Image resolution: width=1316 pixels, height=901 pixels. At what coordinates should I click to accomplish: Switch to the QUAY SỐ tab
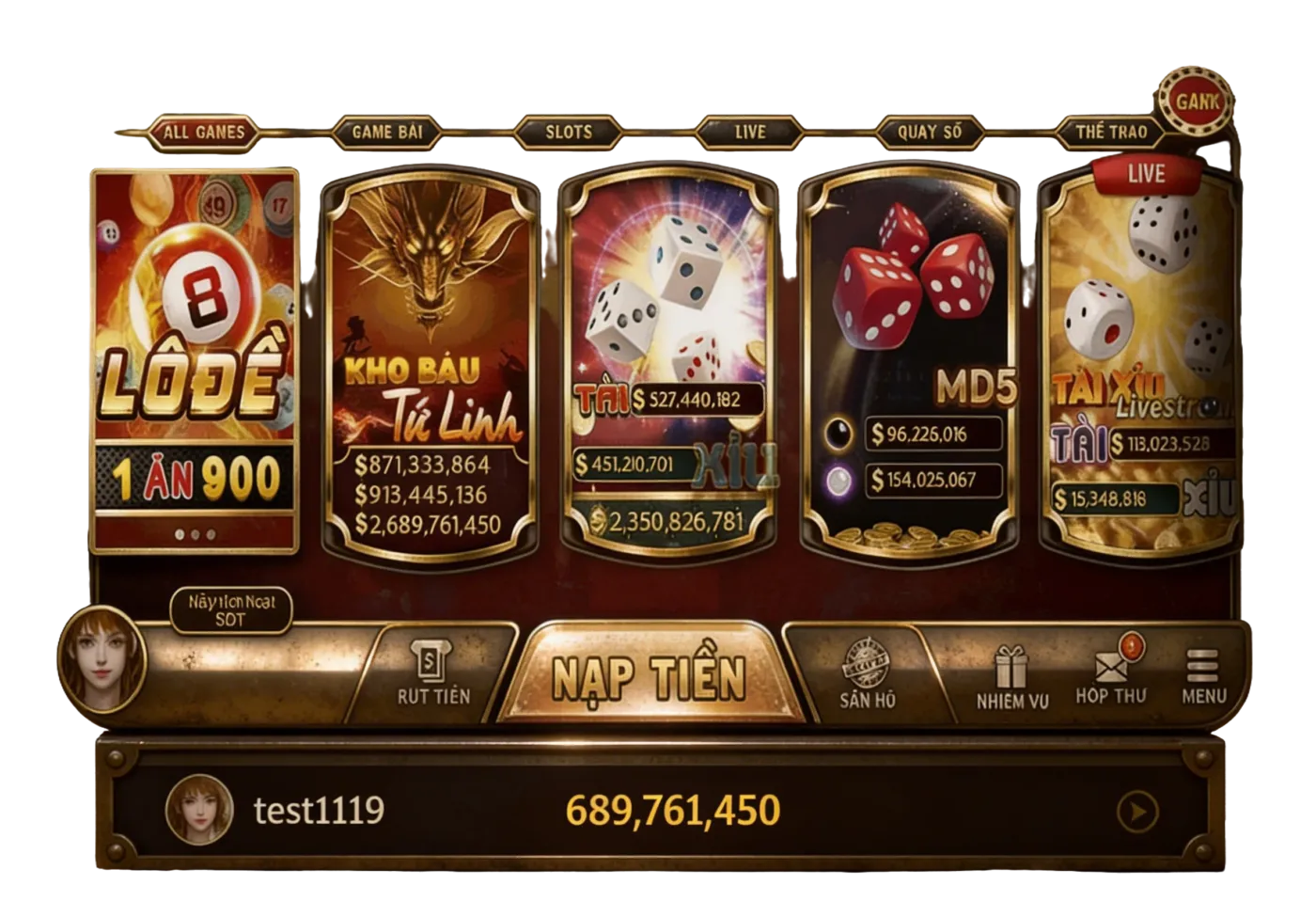(x=929, y=133)
